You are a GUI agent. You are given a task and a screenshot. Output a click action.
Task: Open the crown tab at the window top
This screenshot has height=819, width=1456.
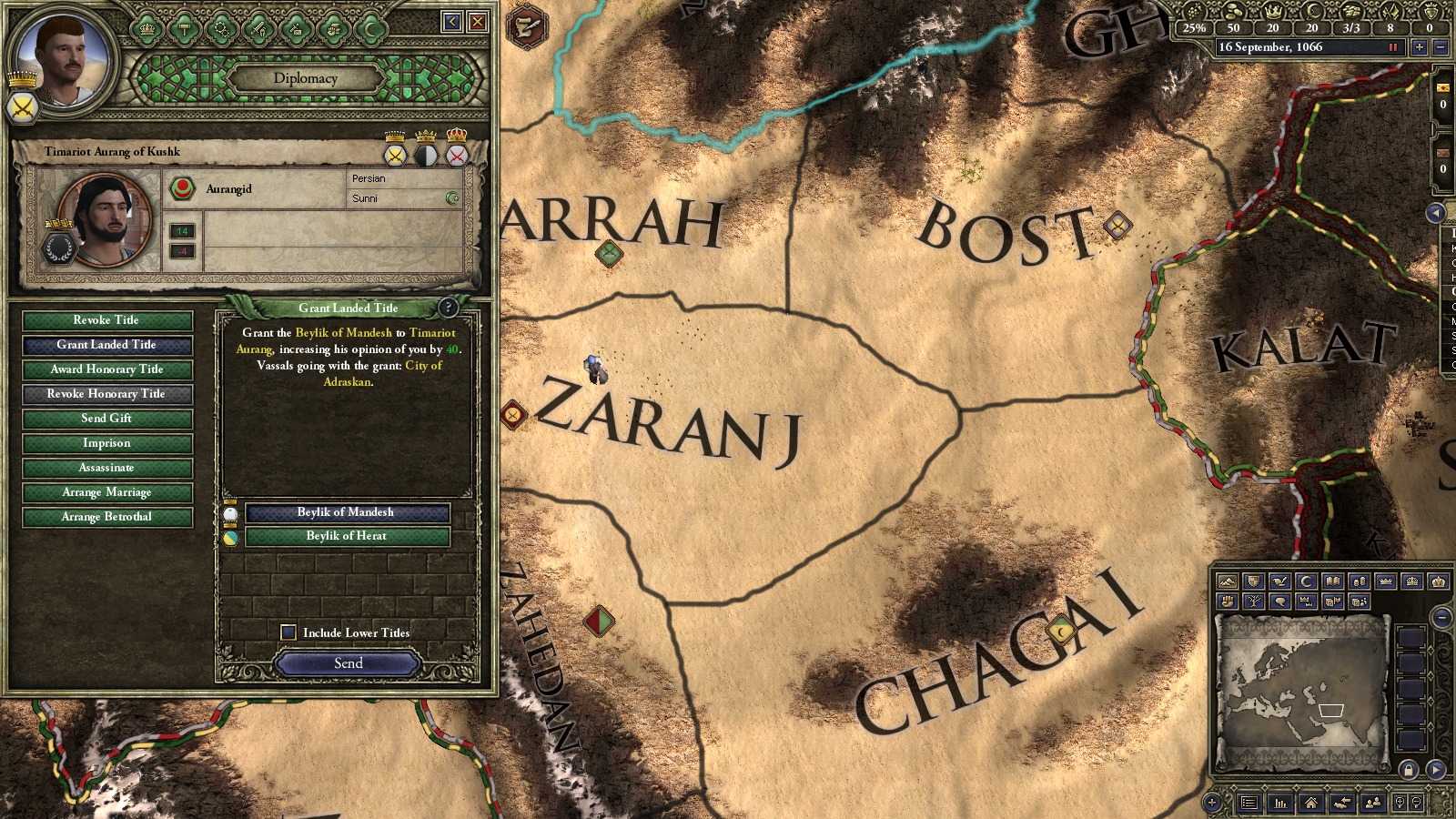click(147, 28)
